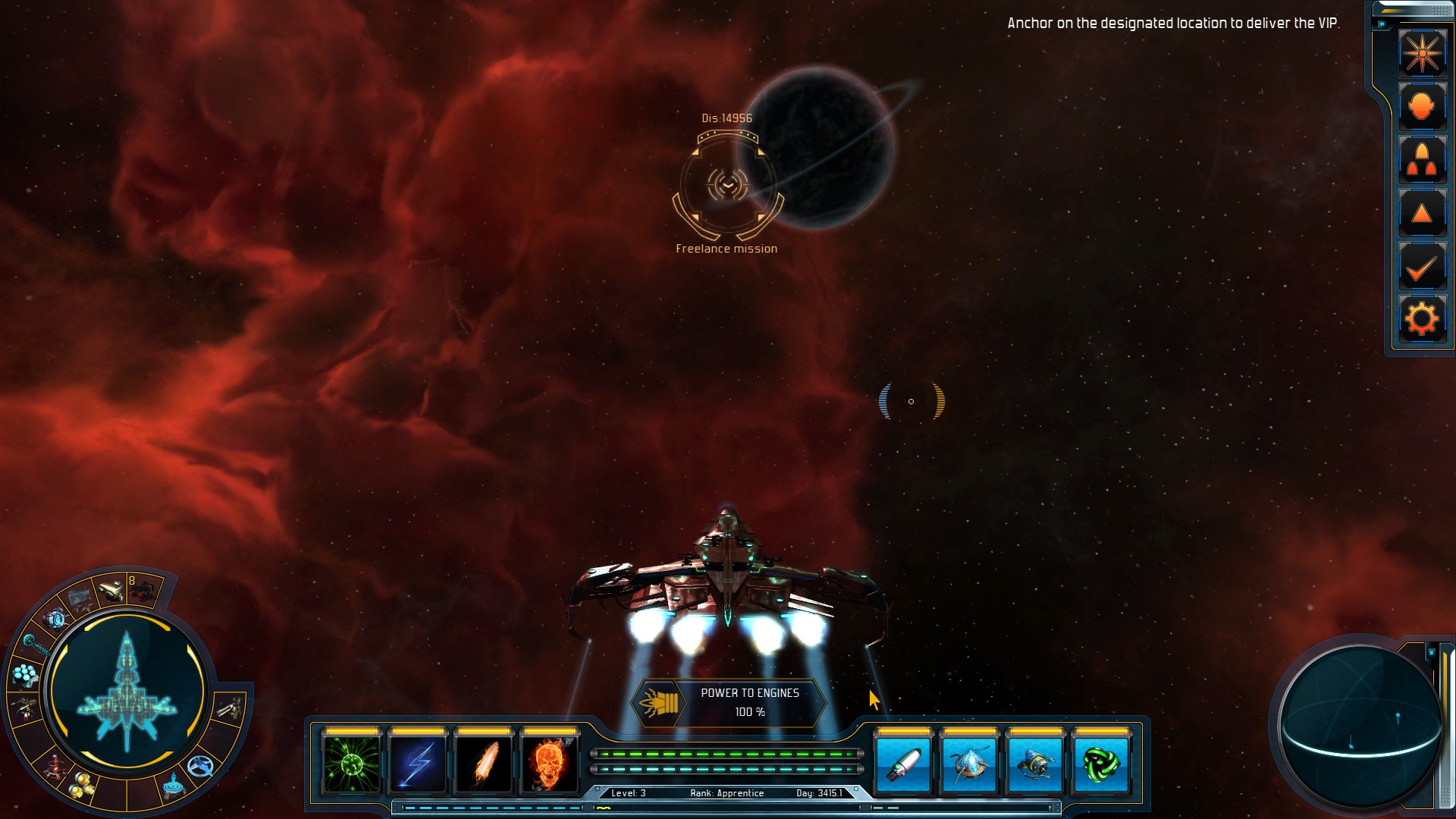Open the captain head profile button

(x=1422, y=107)
